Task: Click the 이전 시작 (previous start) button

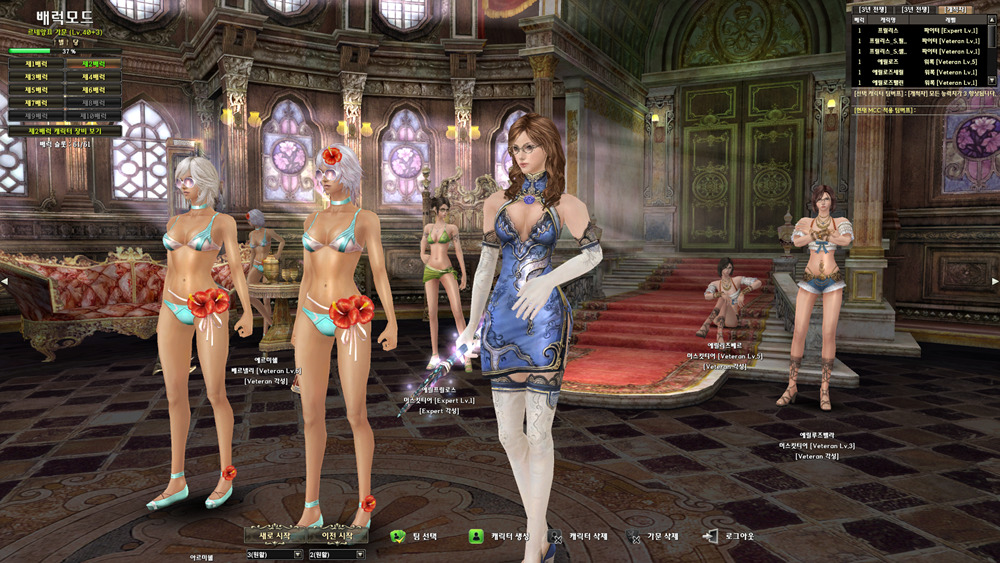Action: [x=337, y=535]
